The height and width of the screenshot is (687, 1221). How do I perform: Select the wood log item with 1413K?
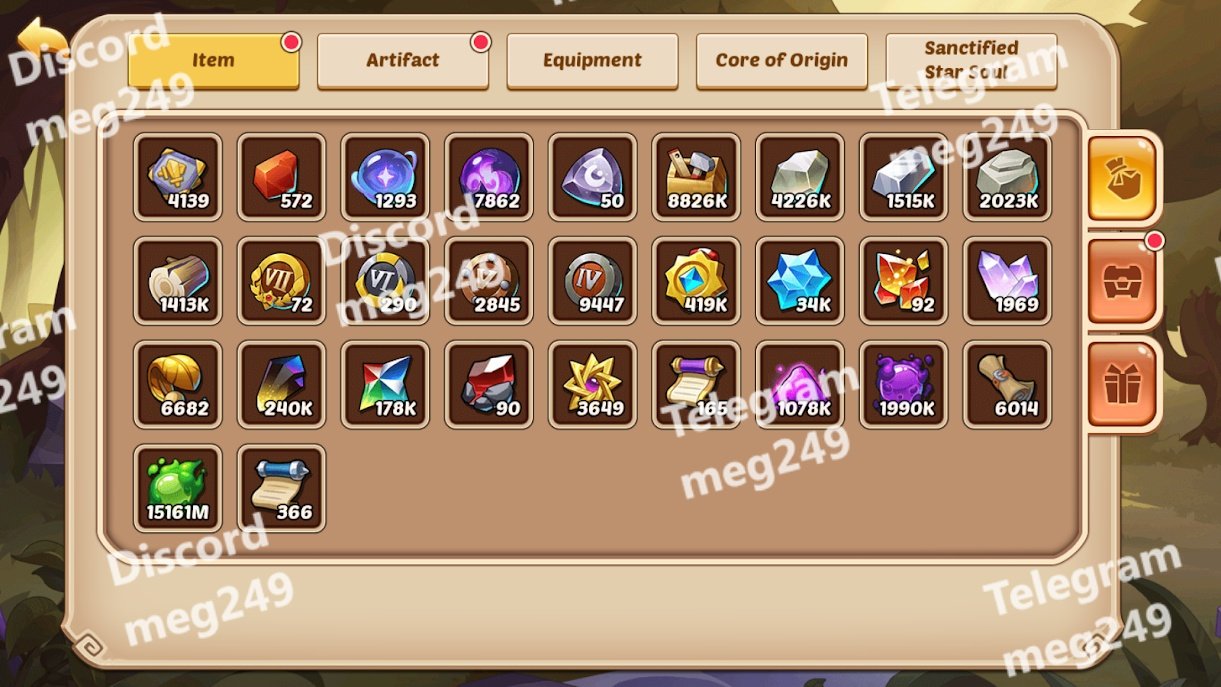coord(177,281)
